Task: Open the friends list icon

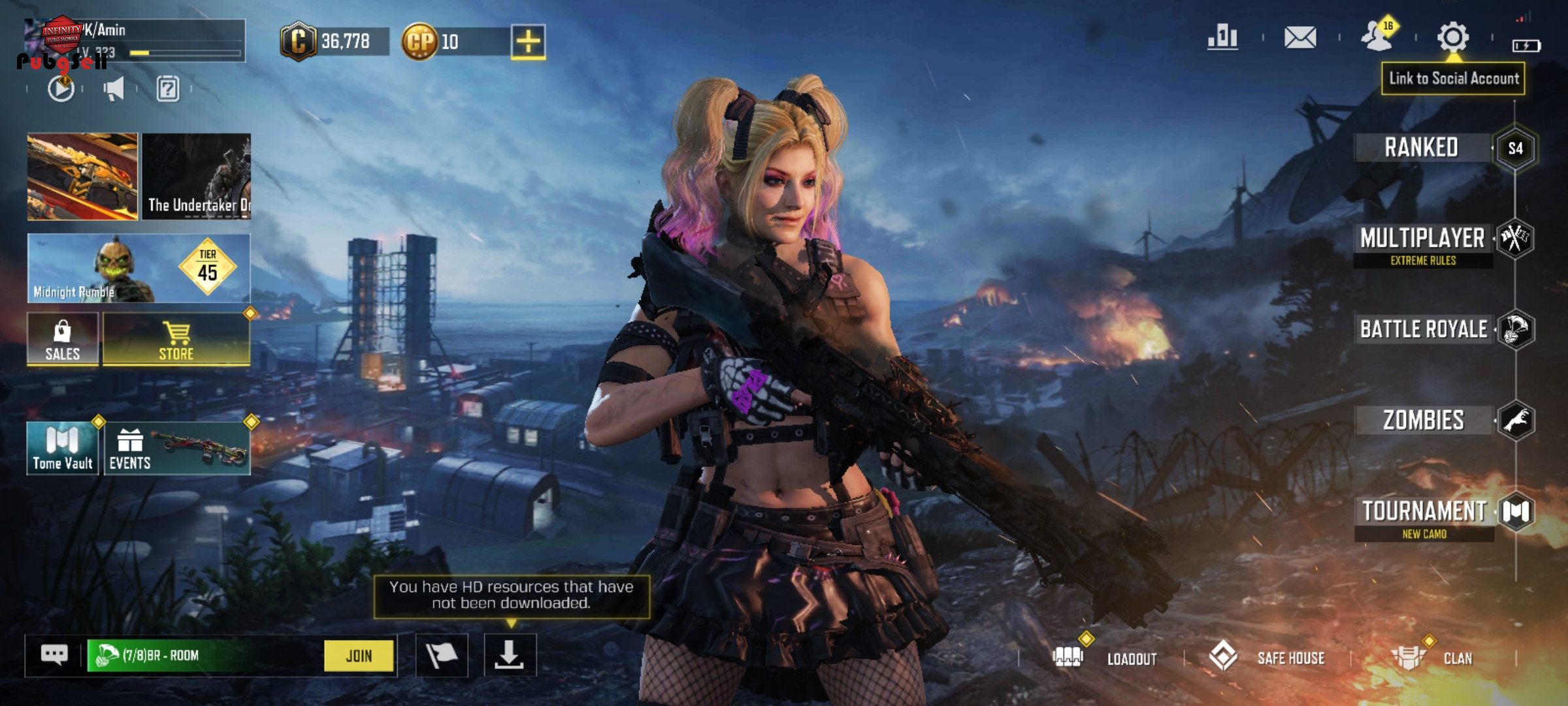Action: click(1377, 37)
